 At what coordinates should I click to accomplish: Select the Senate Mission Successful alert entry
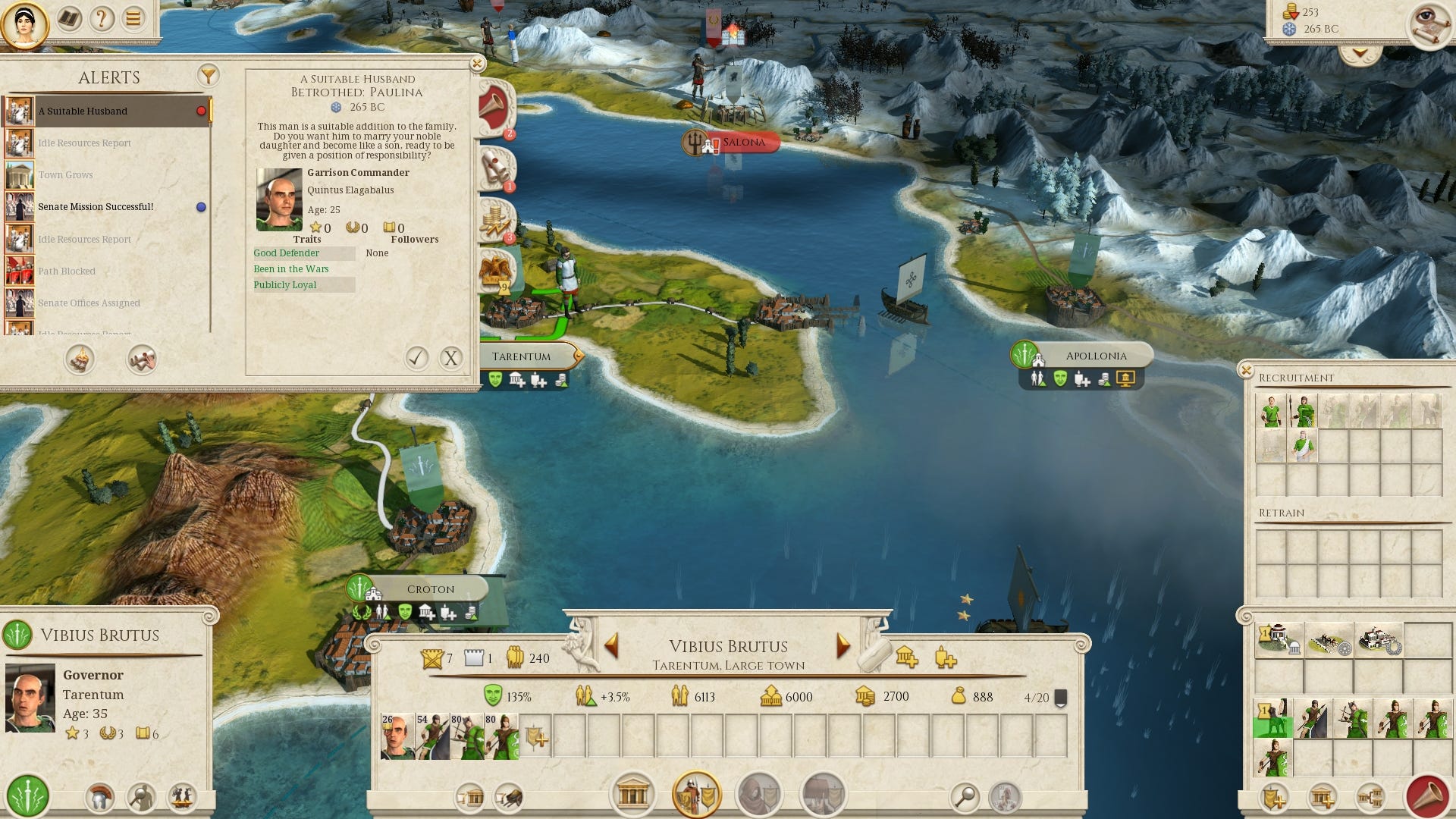click(96, 206)
